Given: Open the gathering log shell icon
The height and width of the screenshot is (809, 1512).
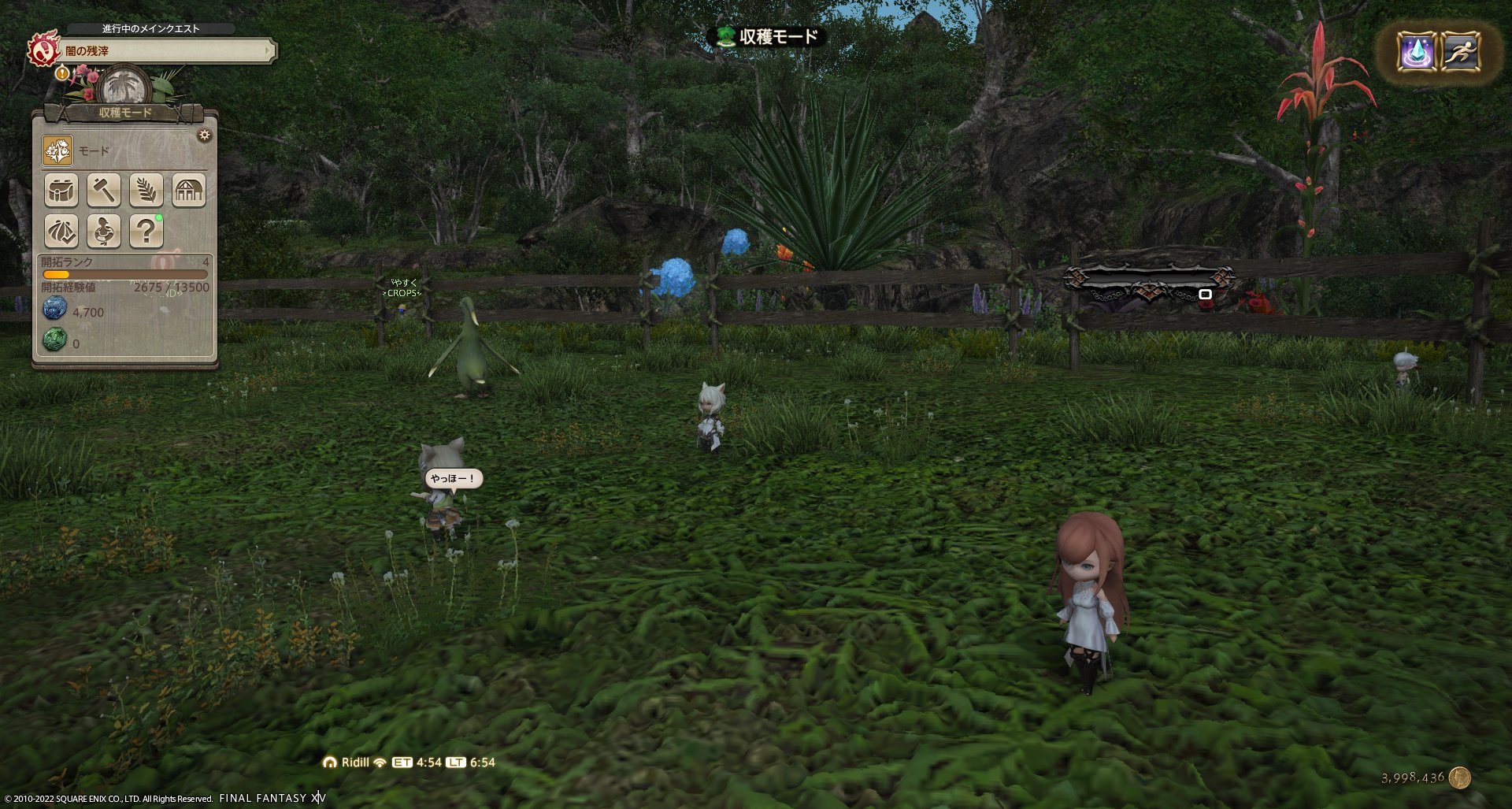Looking at the screenshot, I should click(61, 232).
